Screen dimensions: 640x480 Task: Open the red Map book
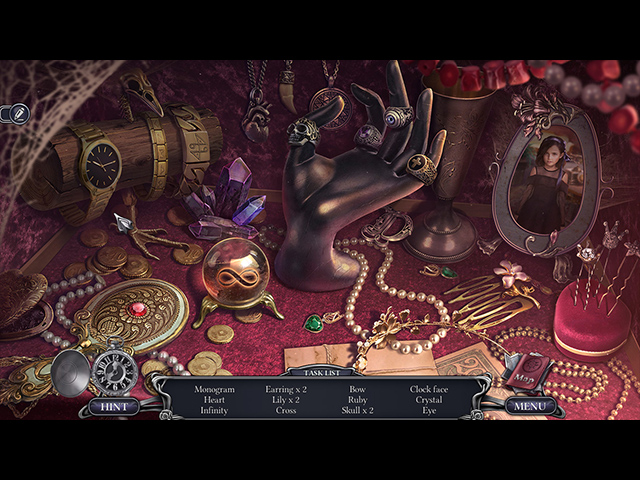526,372
